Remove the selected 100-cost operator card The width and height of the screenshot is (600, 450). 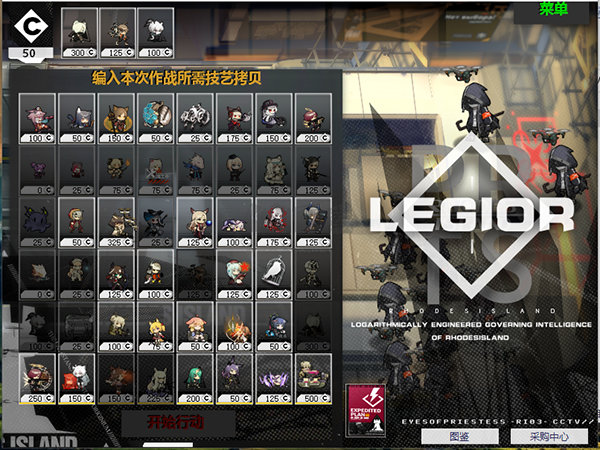coord(153,30)
